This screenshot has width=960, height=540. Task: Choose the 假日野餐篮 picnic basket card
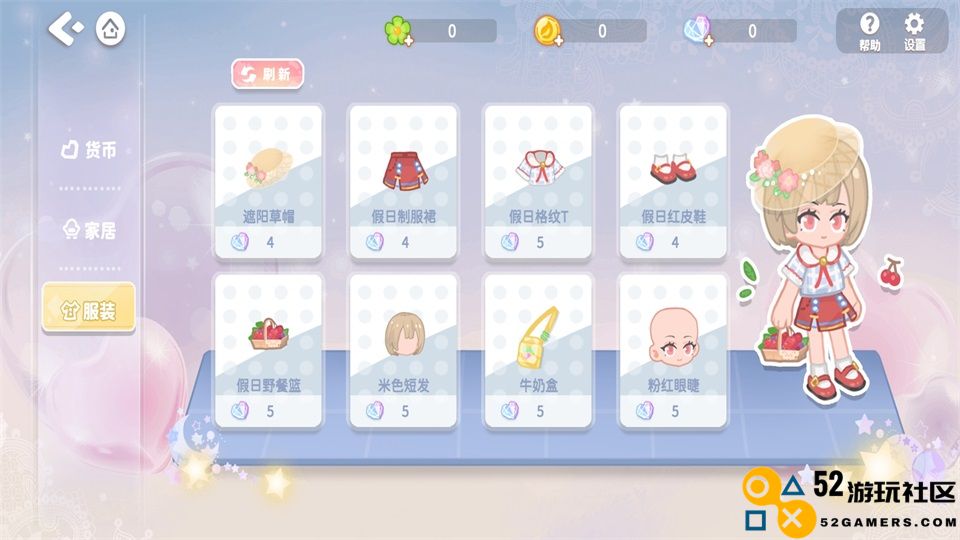coord(268,350)
